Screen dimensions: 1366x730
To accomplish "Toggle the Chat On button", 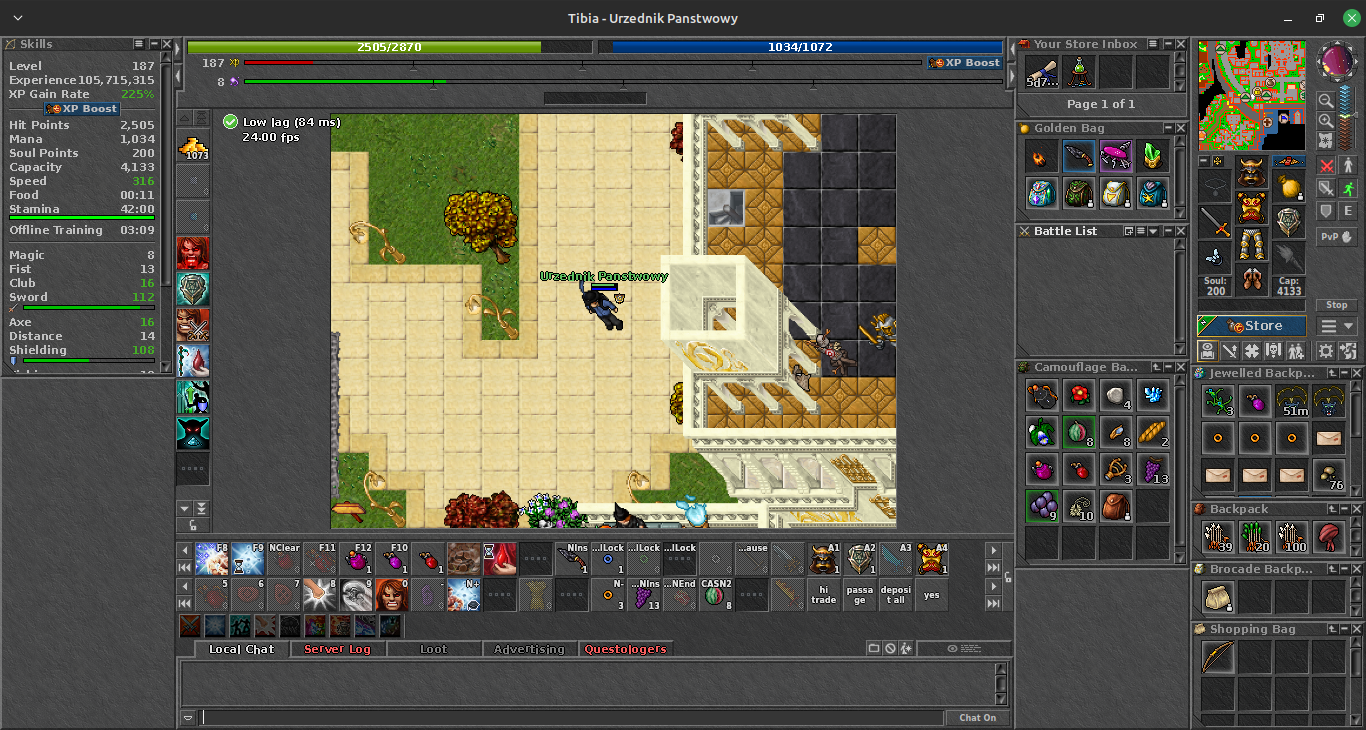I will click(977, 717).
